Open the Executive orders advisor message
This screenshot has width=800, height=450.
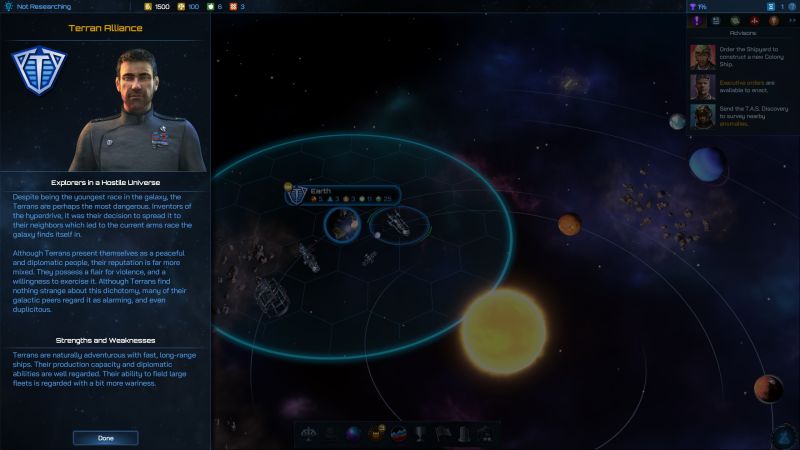[738, 87]
